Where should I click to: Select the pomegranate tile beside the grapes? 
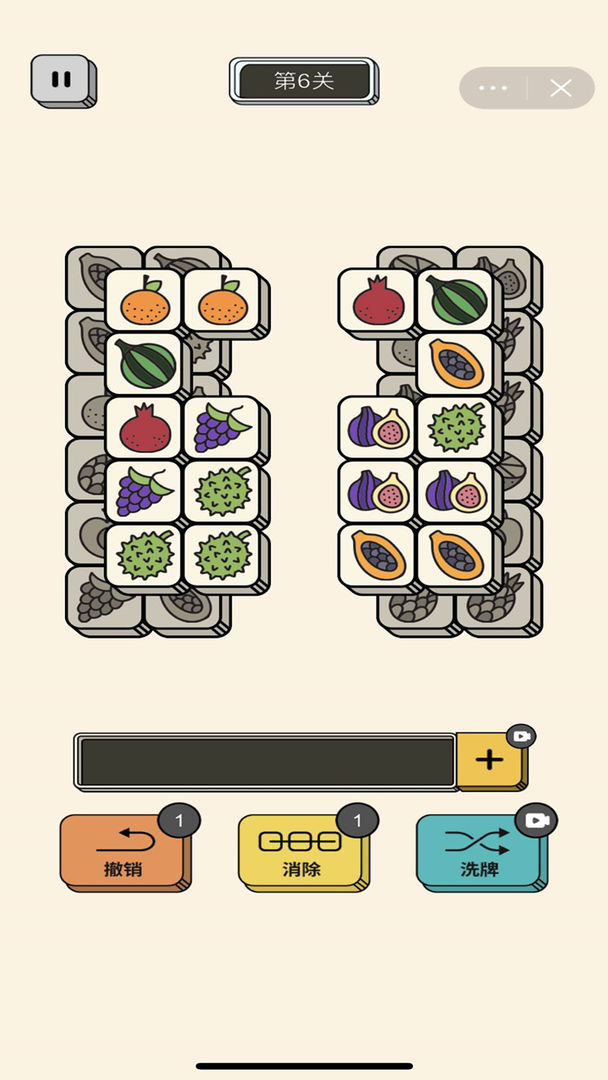[145, 428]
